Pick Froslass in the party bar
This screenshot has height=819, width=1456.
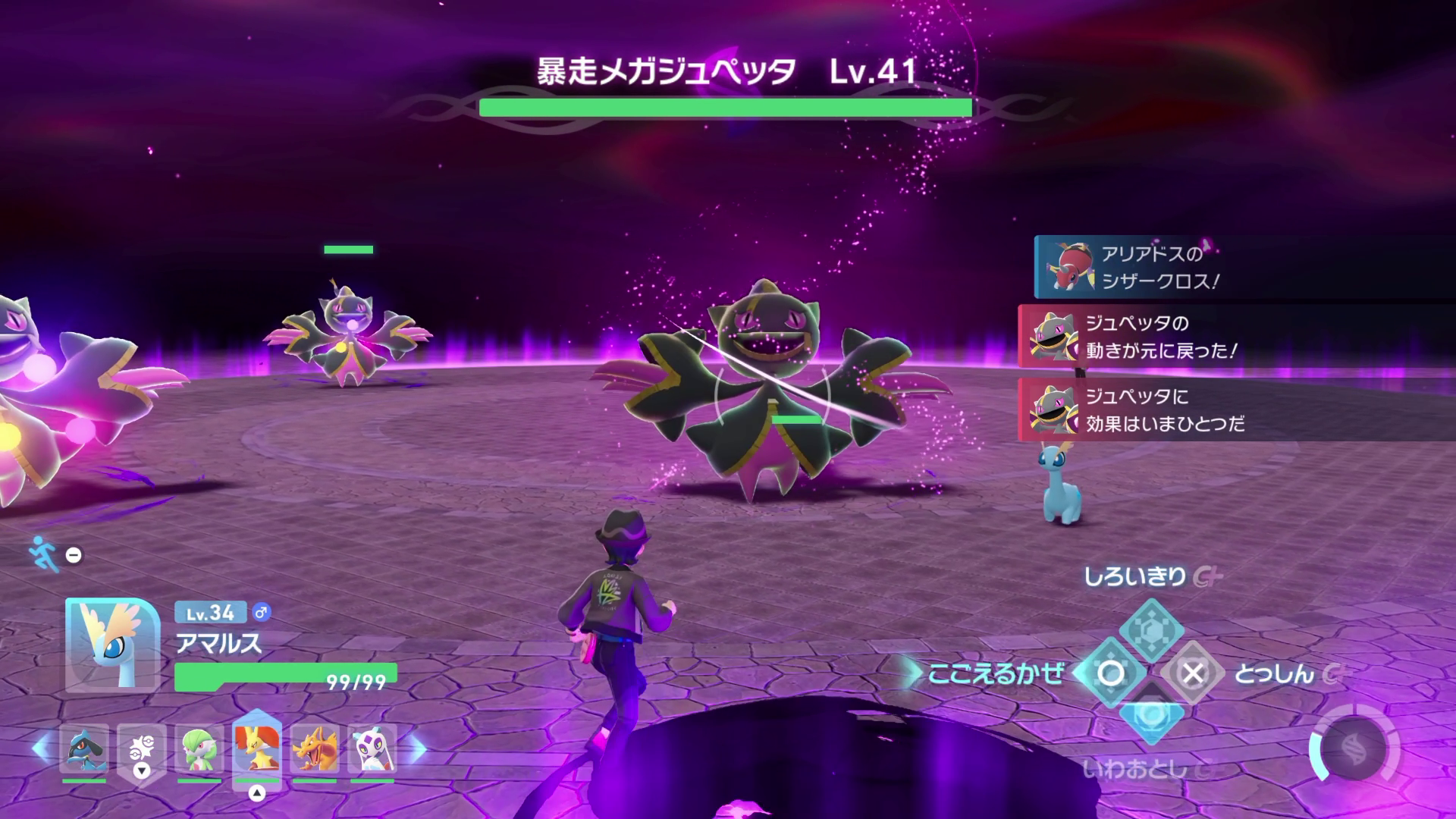click(x=372, y=749)
